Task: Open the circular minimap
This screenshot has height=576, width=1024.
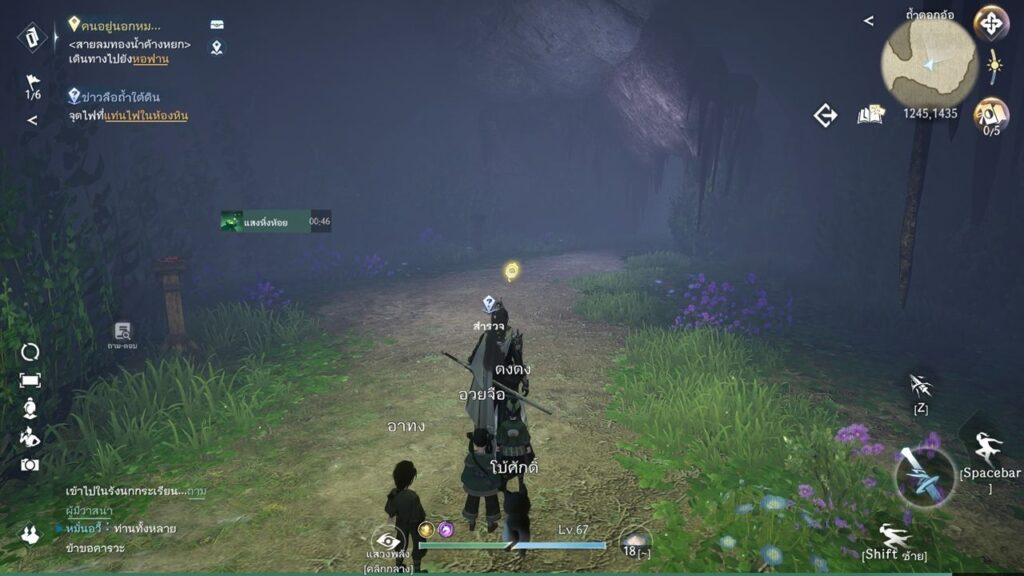Action: (929, 63)
